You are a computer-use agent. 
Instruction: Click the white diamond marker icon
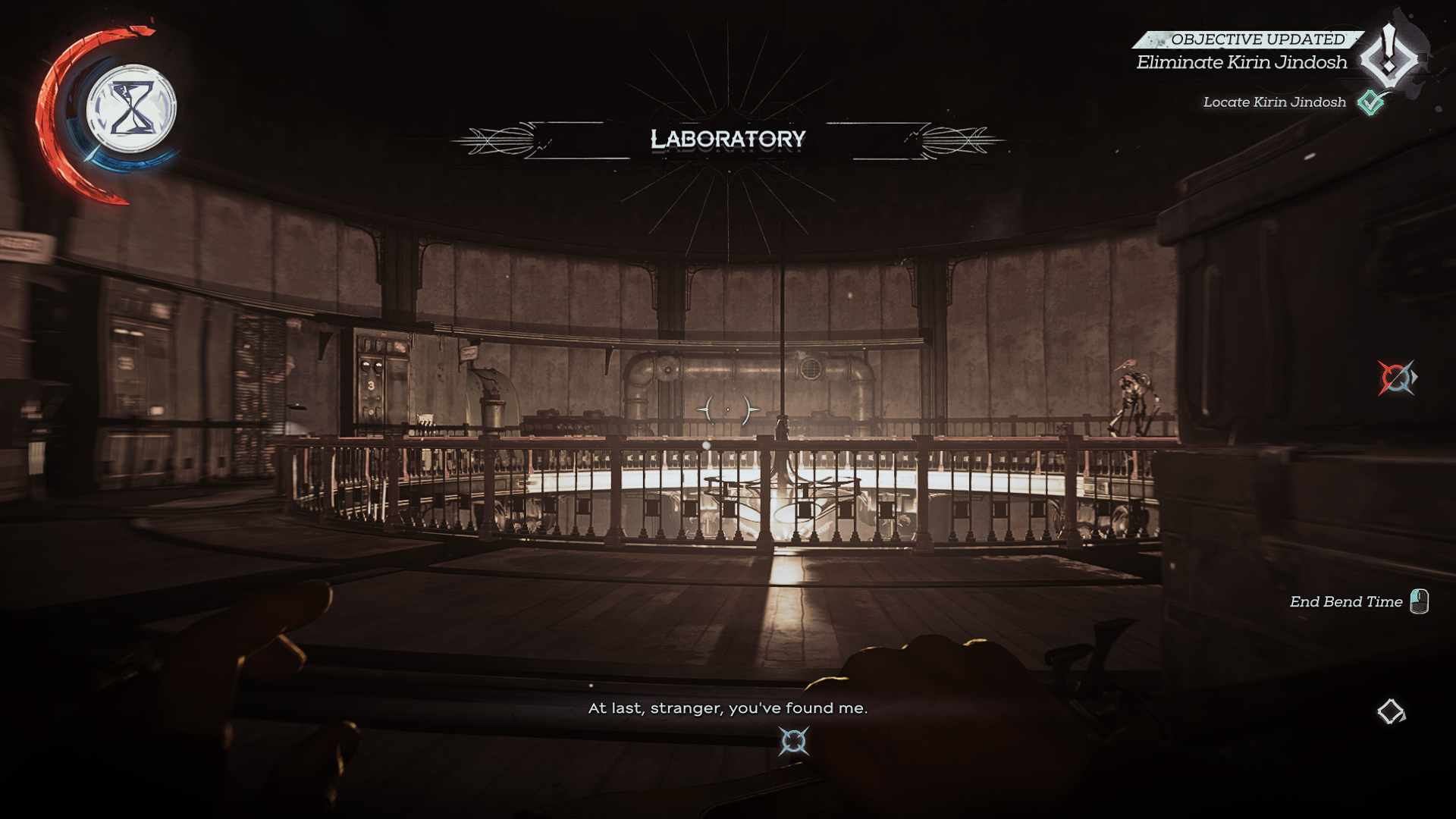point(1391,711)
